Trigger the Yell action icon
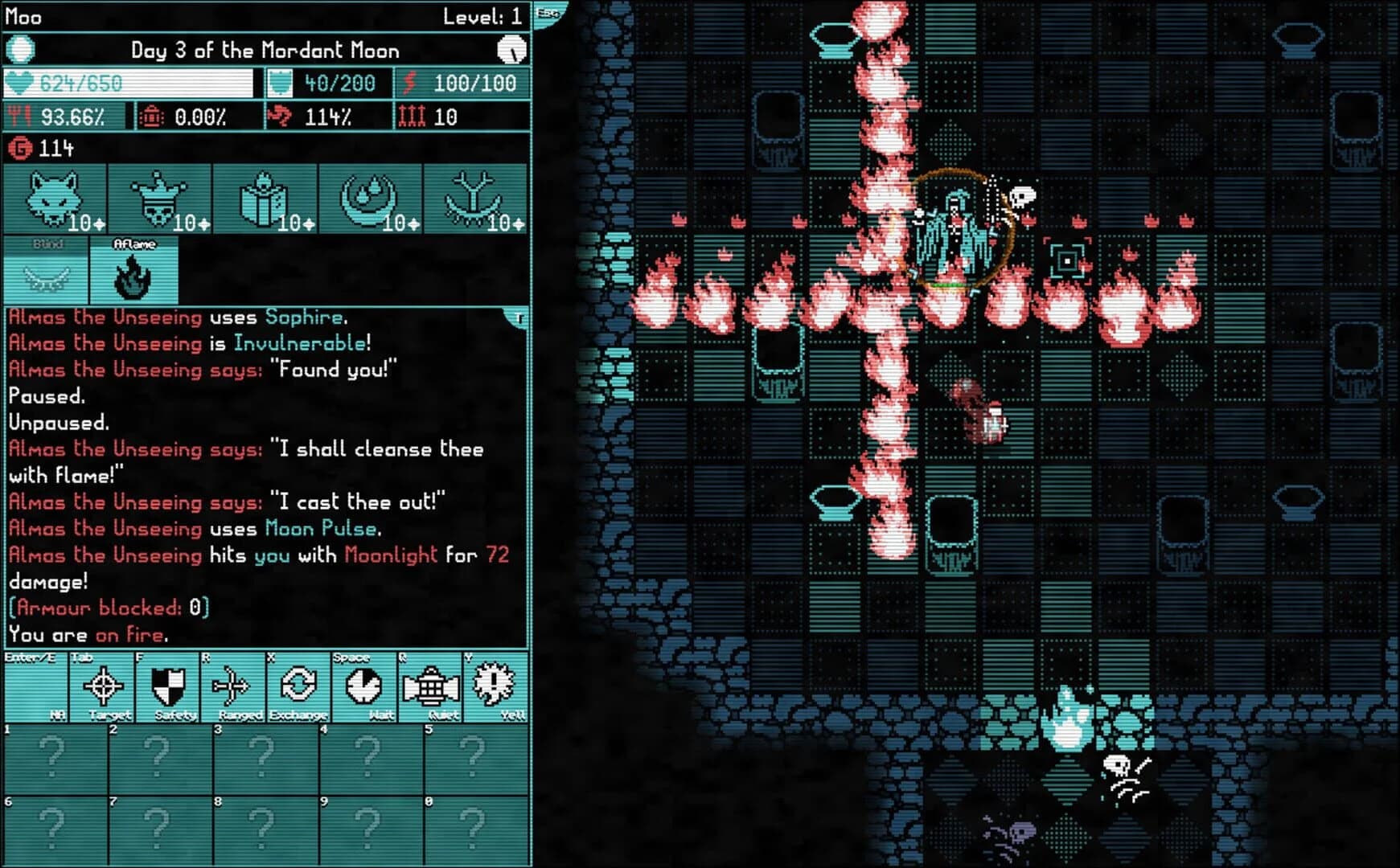The width and height of the screenshot is (1400, 868). point(497,686)
